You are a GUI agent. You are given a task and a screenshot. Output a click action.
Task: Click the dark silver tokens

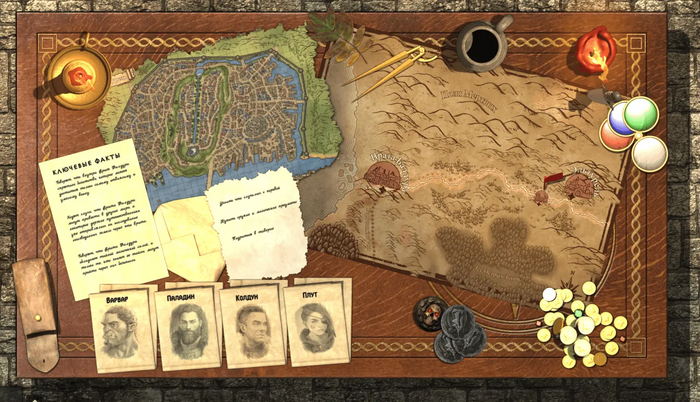point(455,328)
